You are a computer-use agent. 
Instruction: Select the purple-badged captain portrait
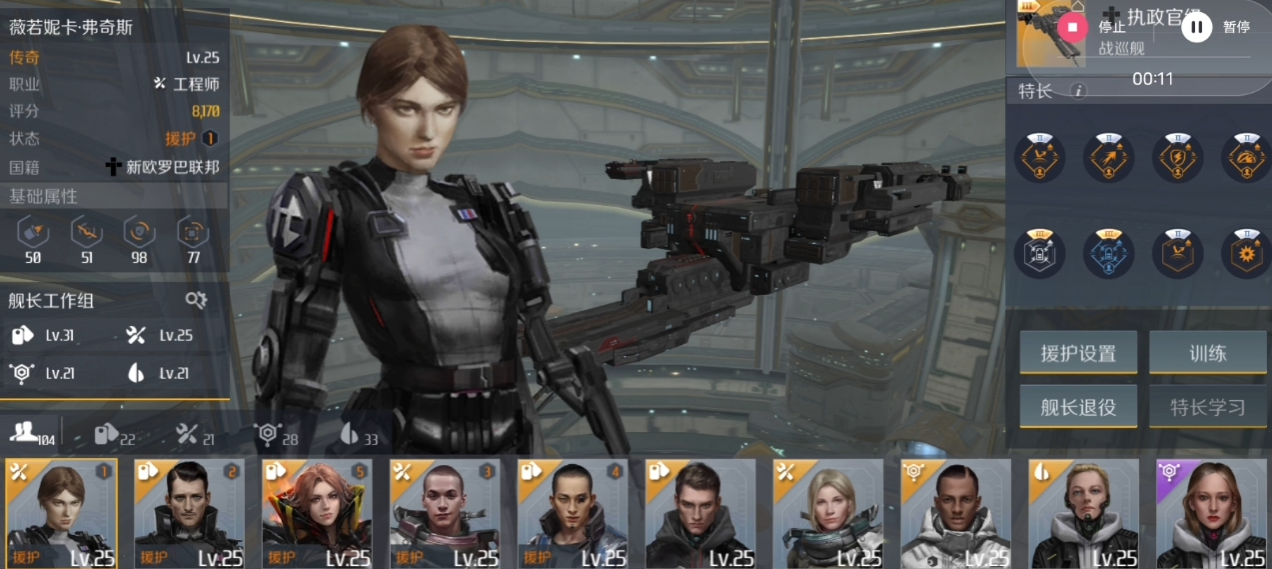click(x=1212, y=514)
